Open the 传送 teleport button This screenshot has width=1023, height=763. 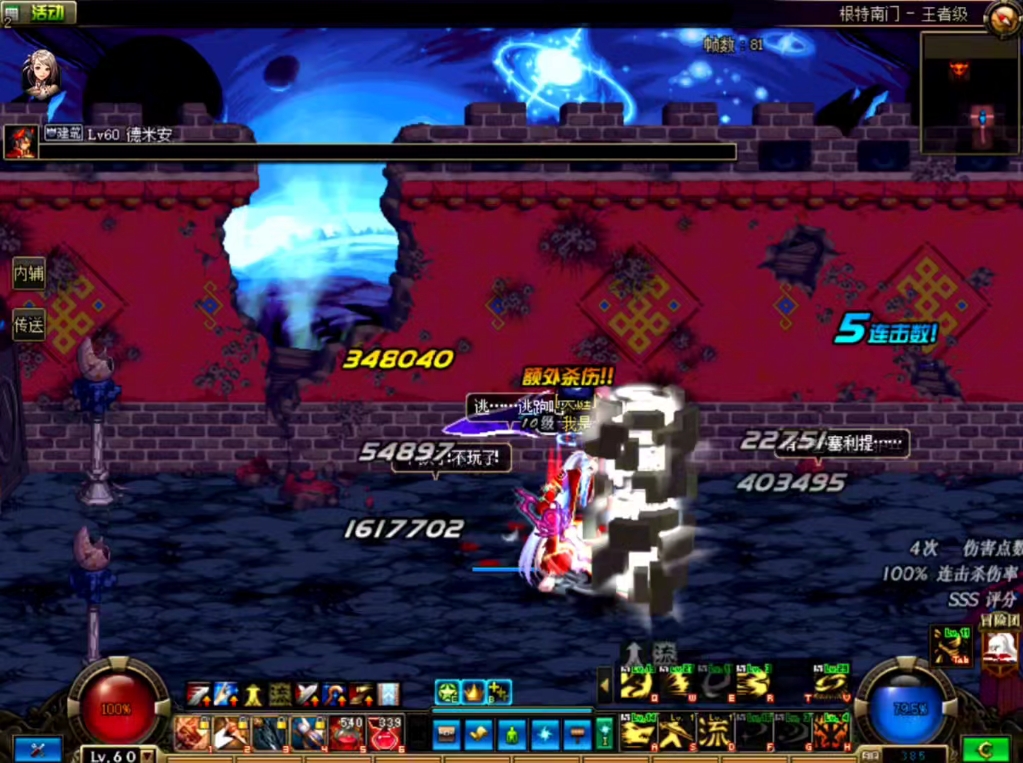point(28,324)
